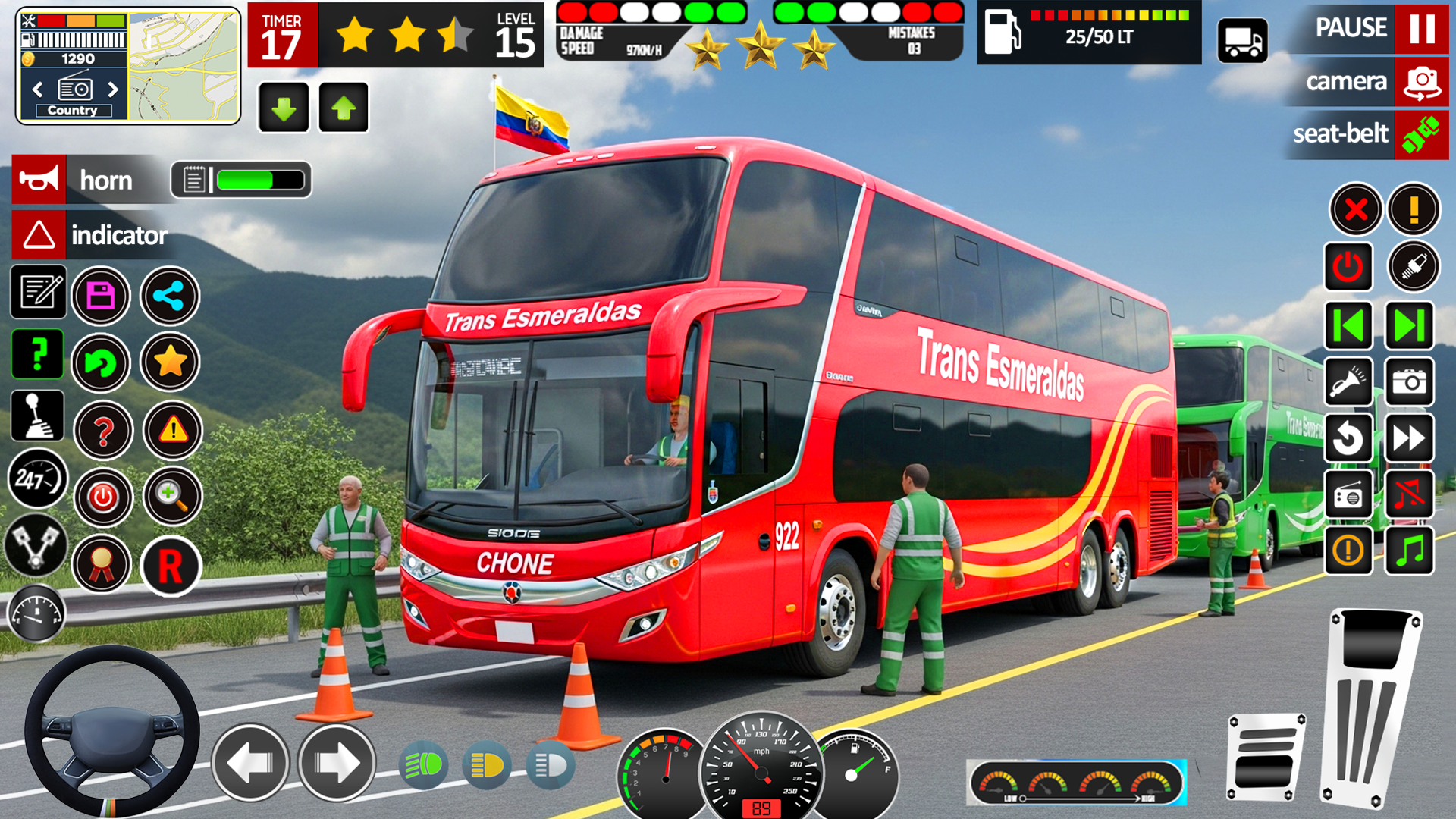Go to previous radio station with left chevron
Viewport: 1456px width, 819px height.
click(39, 89)
